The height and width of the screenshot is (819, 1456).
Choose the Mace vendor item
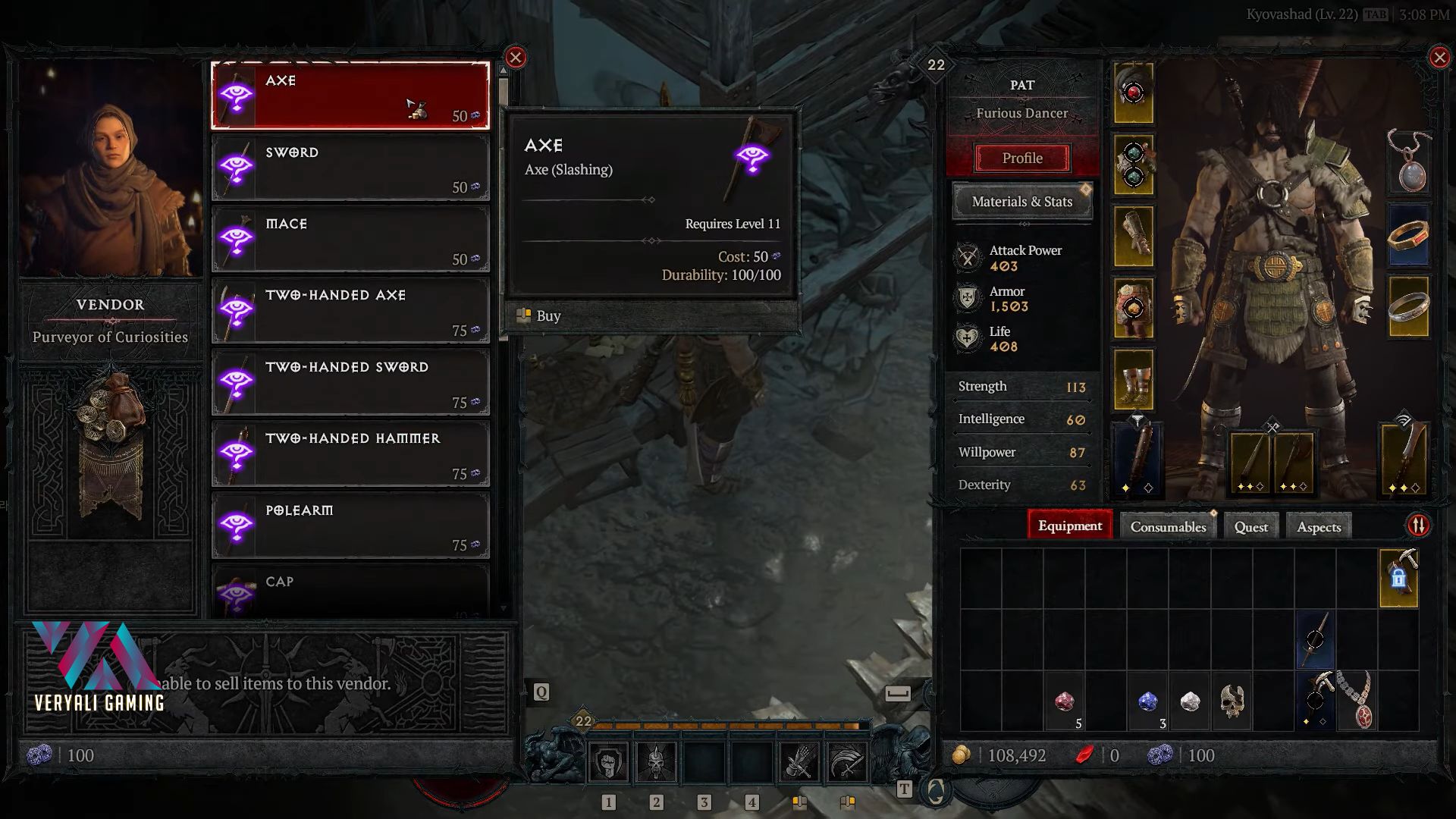tap(350, 240)
